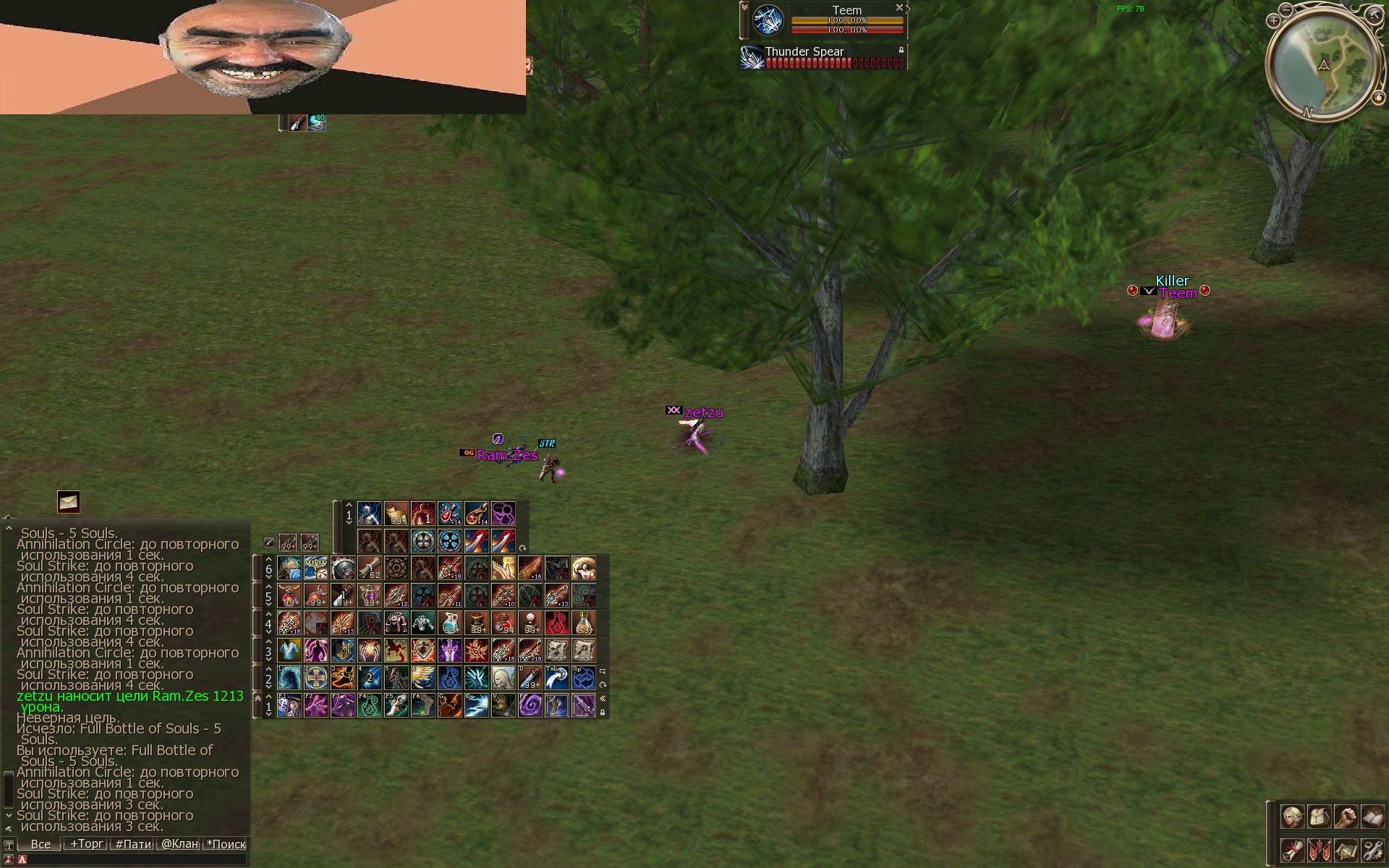Select the Все chat tab
The width and height of the screenshot is (1389, 868).
[x=41, y=844]
